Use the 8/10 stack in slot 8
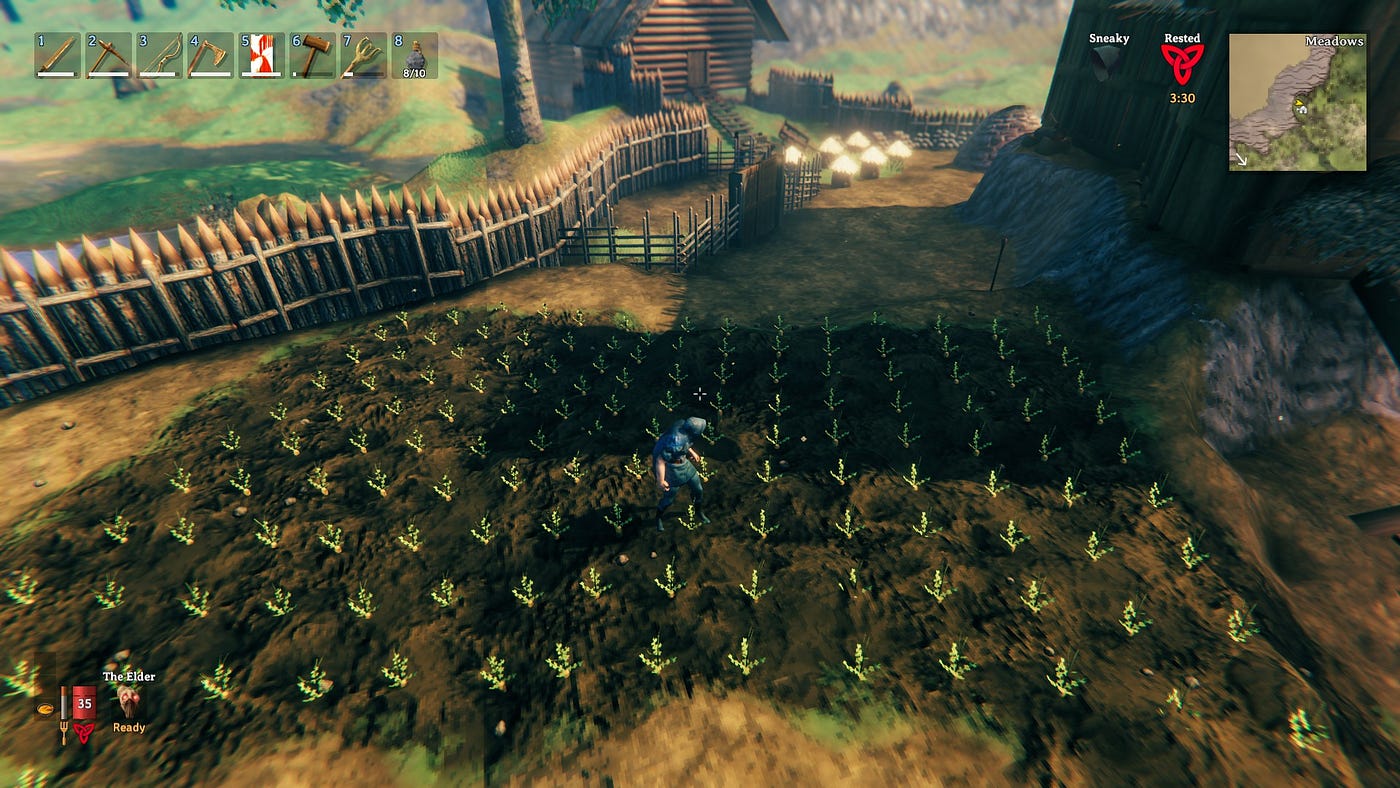The height and width of the screenshot is (788, 1400). (x=414, y=56)
